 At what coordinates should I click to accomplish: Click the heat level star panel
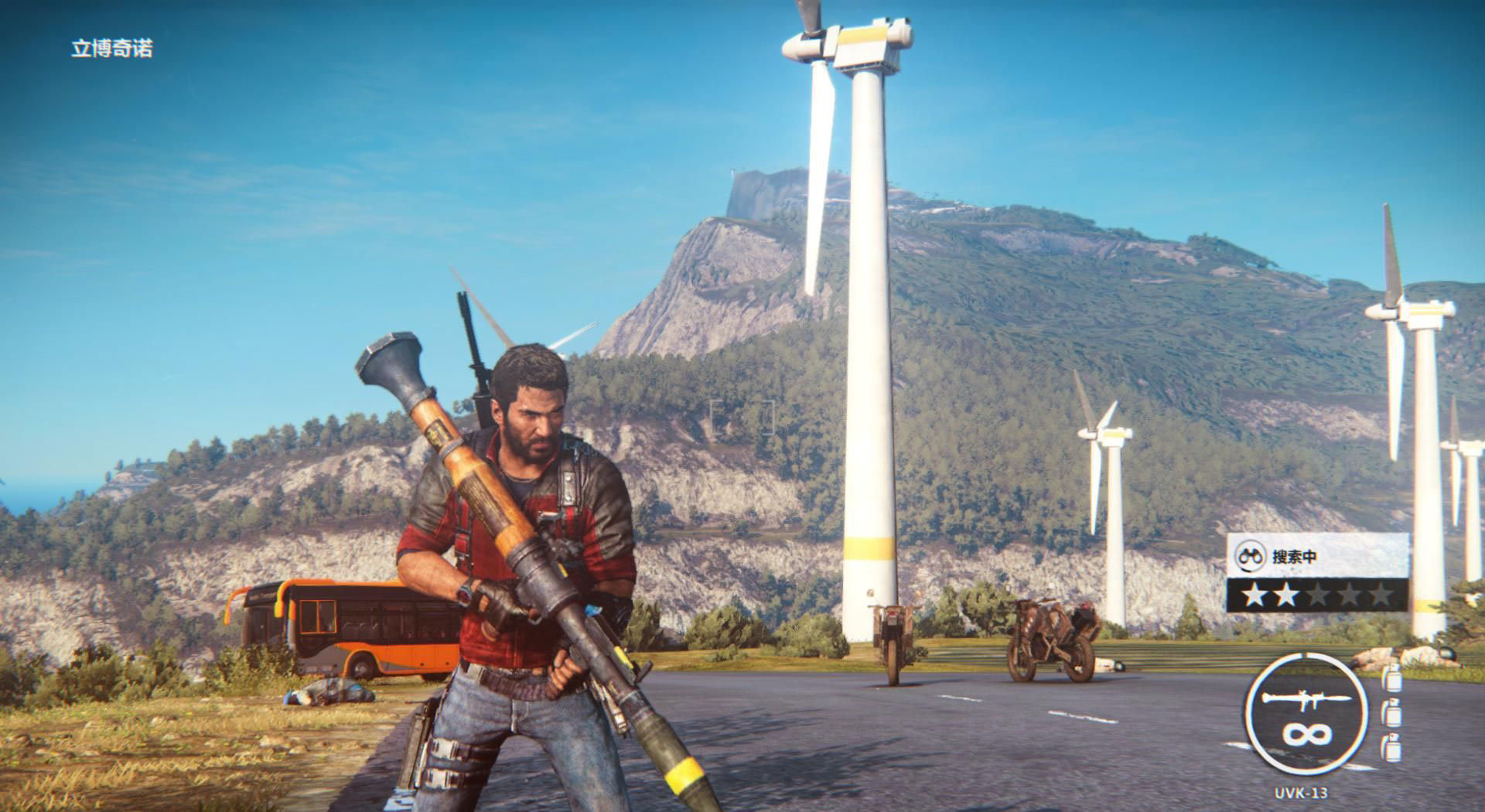(1317, 595)
